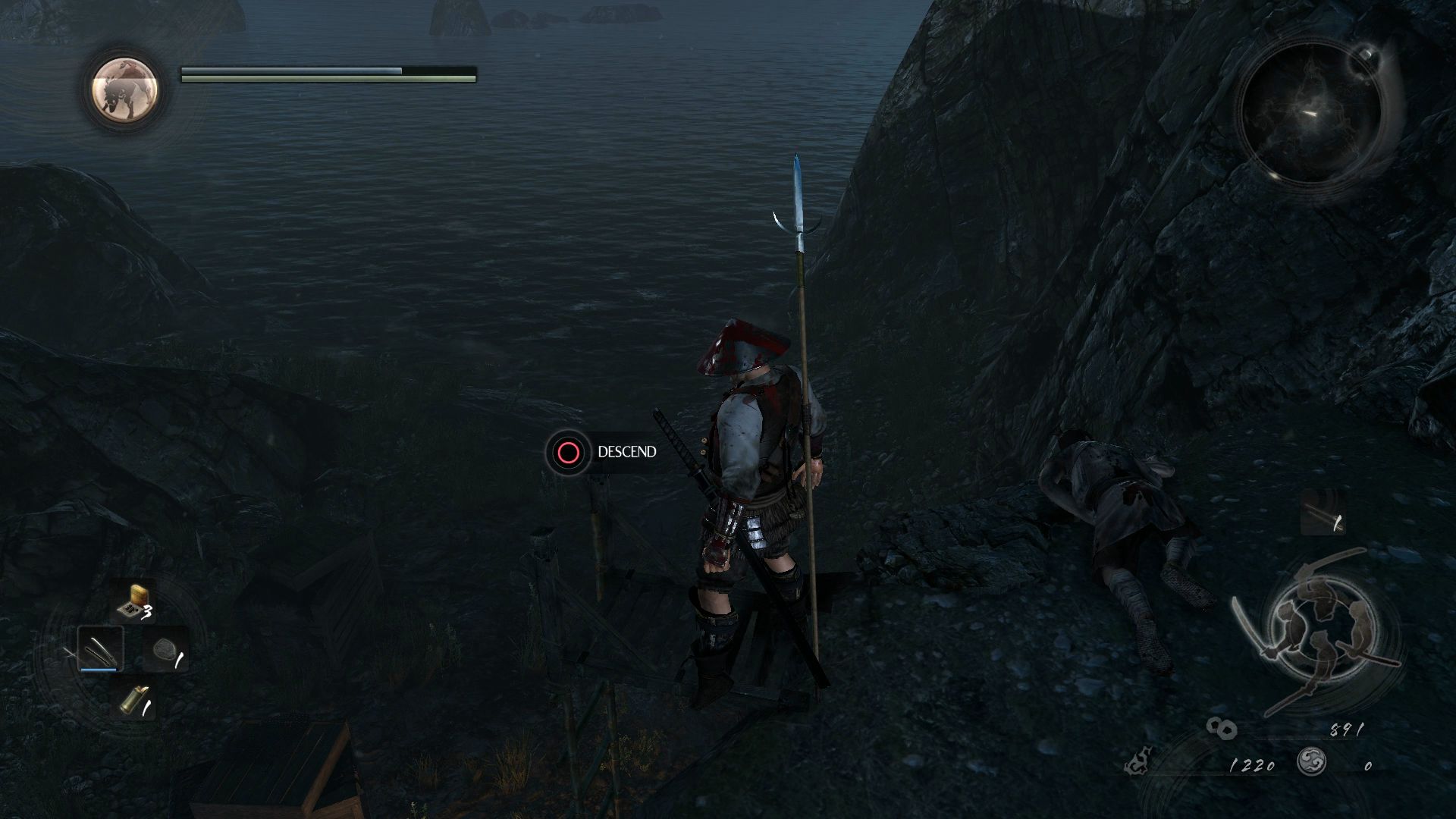Choose the stone item slot

tap(165, 650)
